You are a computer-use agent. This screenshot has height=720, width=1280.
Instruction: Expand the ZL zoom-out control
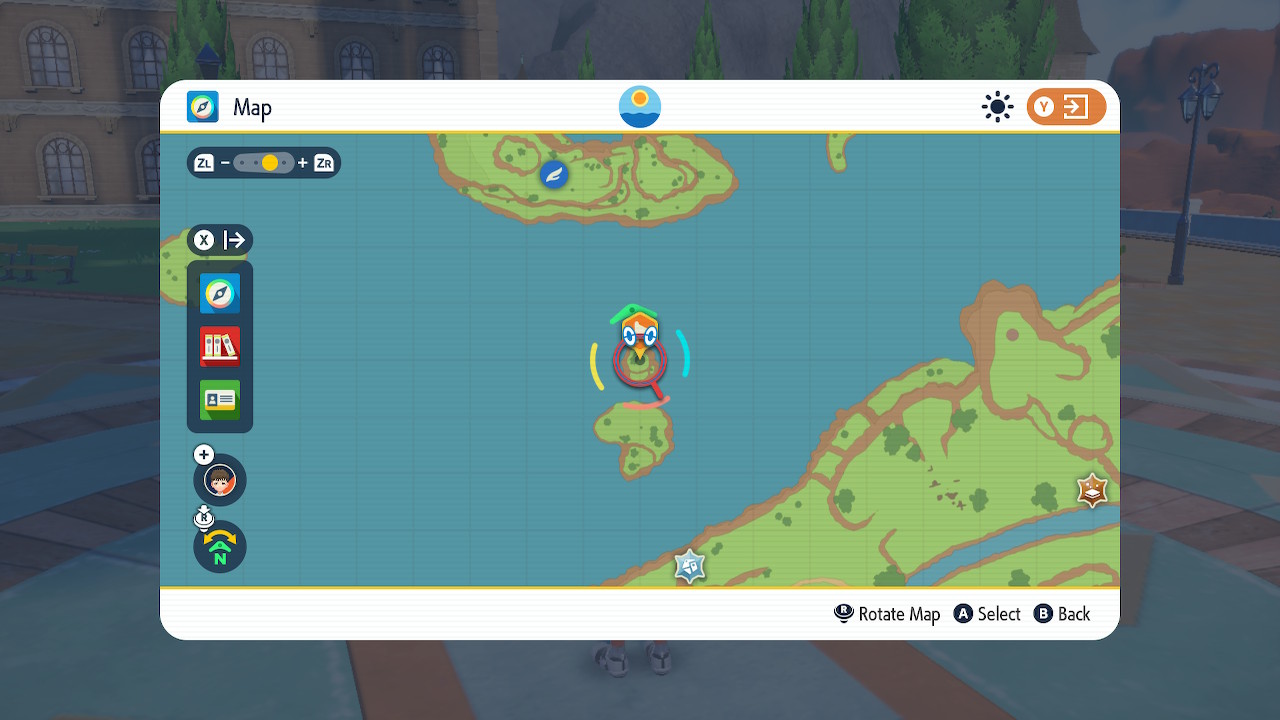203,162
